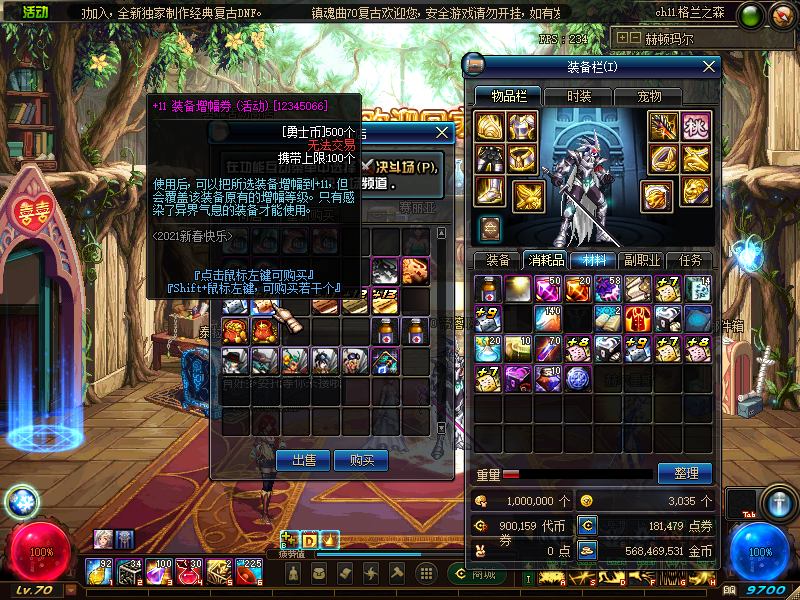This screenshot has width=800, height=600.
Task: Switch to the 装备 (equipment) category tab
Action: [x=498, y=260]
